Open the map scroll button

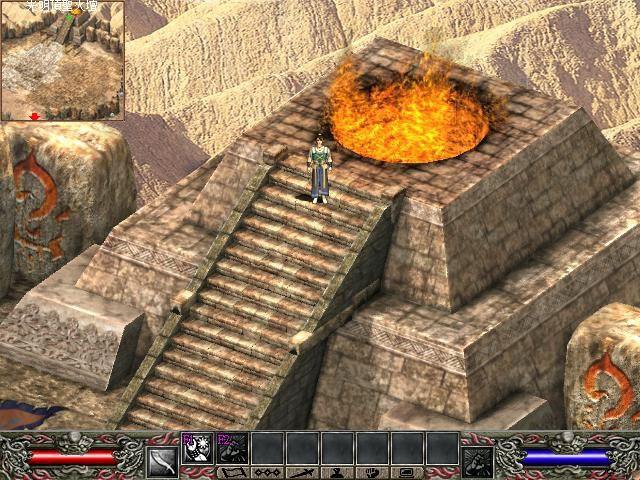232,472
